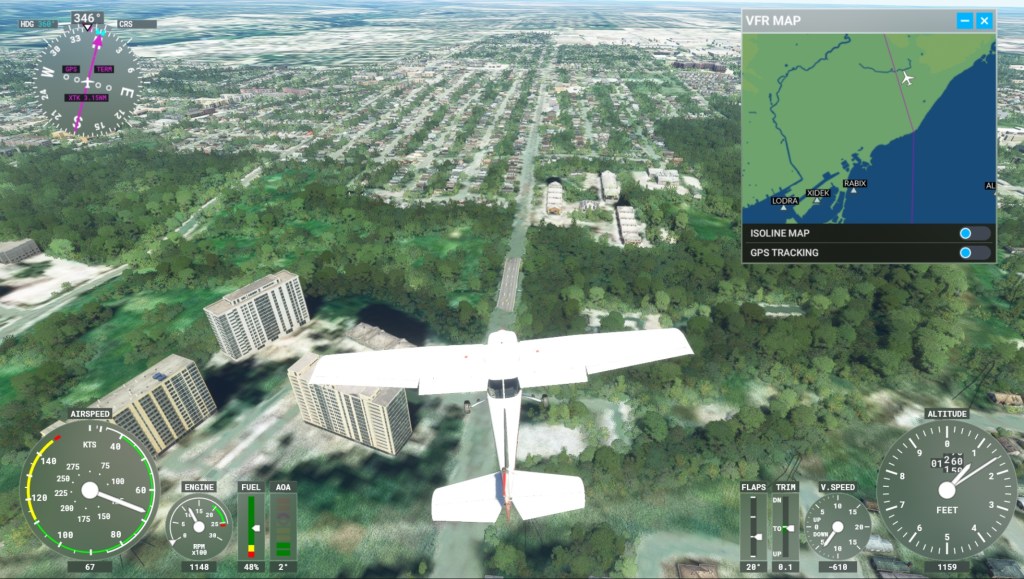Minimize the VFR Map panel
This screenshot has width=1024, height=579.
pyautogui.click(x=964, y=20)
